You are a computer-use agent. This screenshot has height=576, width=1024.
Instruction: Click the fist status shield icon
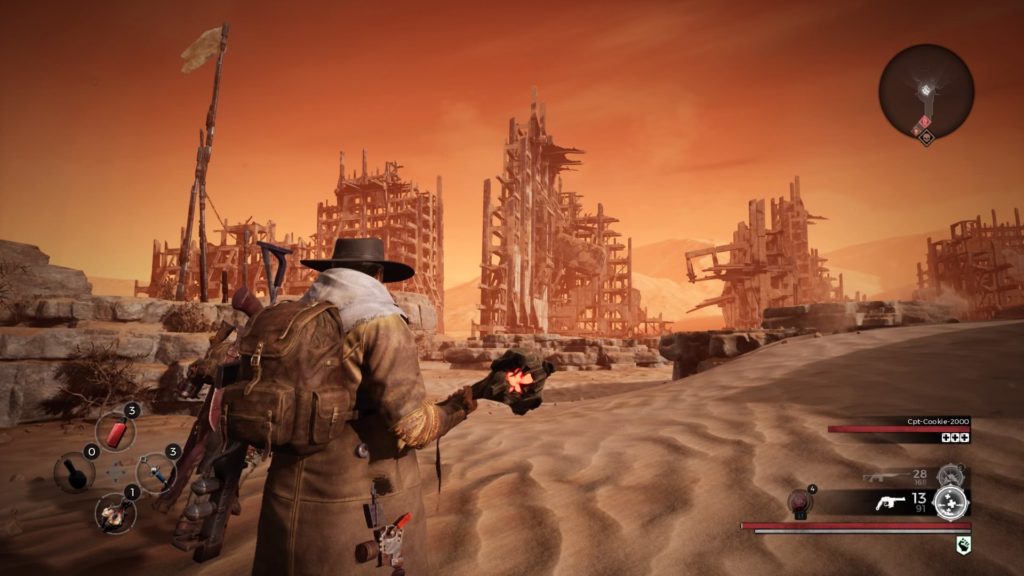pyautogui.click(x=961, y=544)
